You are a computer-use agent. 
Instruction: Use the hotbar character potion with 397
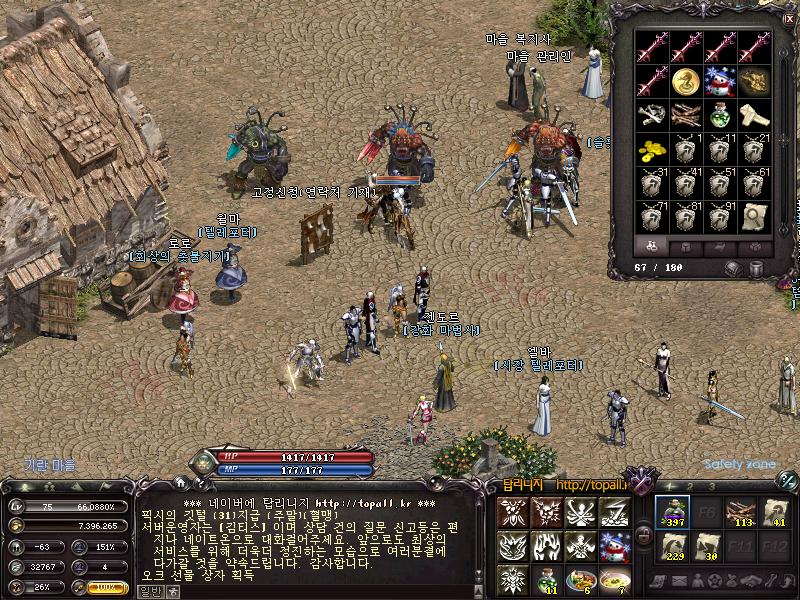click(670, 511)
